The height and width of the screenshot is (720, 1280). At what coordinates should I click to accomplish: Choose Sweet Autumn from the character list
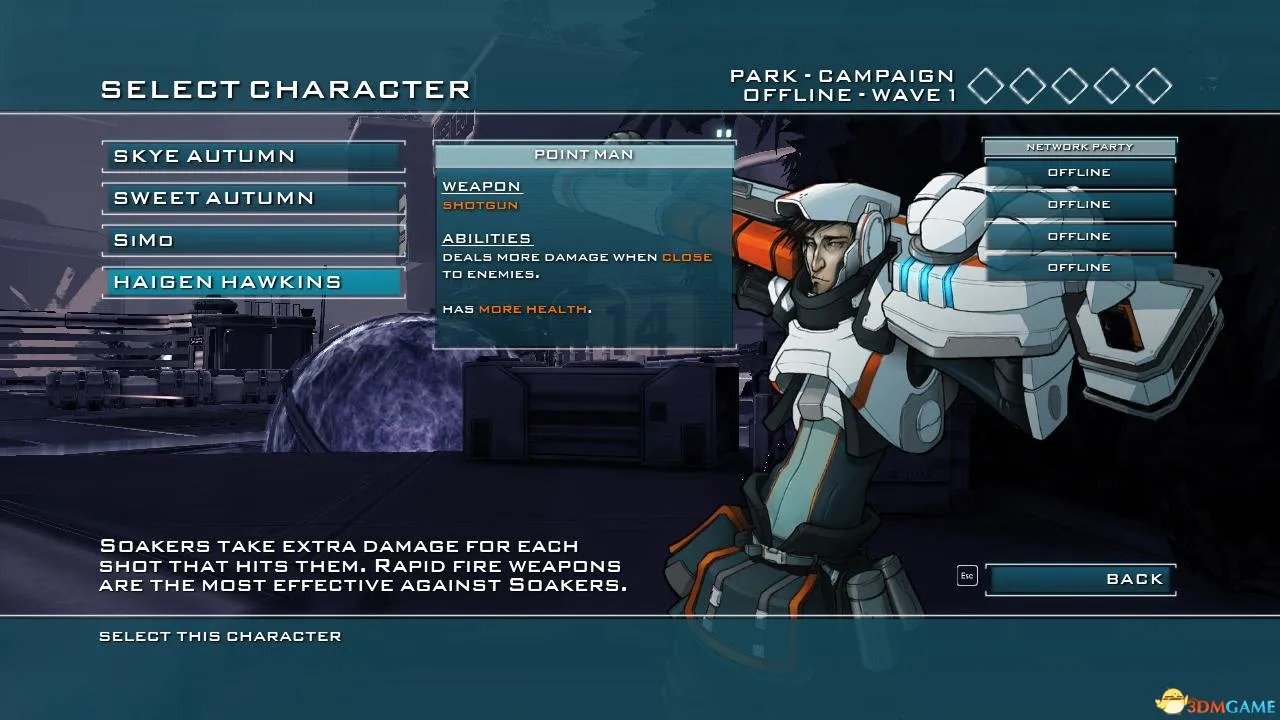pyautogui.click(x=253, y=198)
